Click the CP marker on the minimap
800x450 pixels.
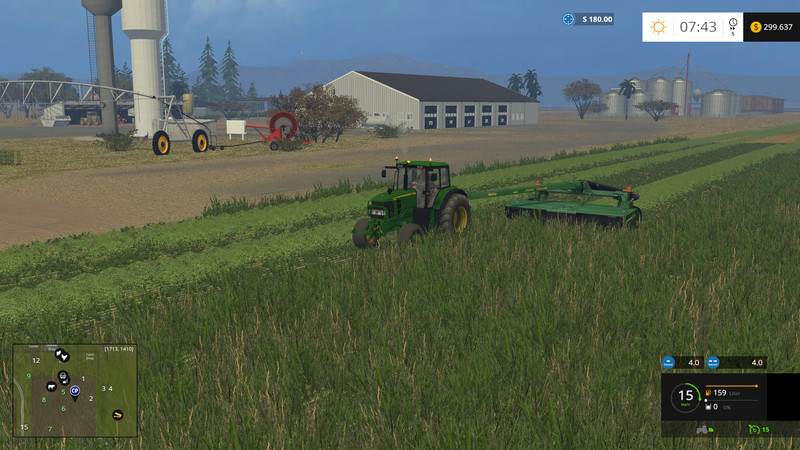pyautogui.click(x=75, y=389)
